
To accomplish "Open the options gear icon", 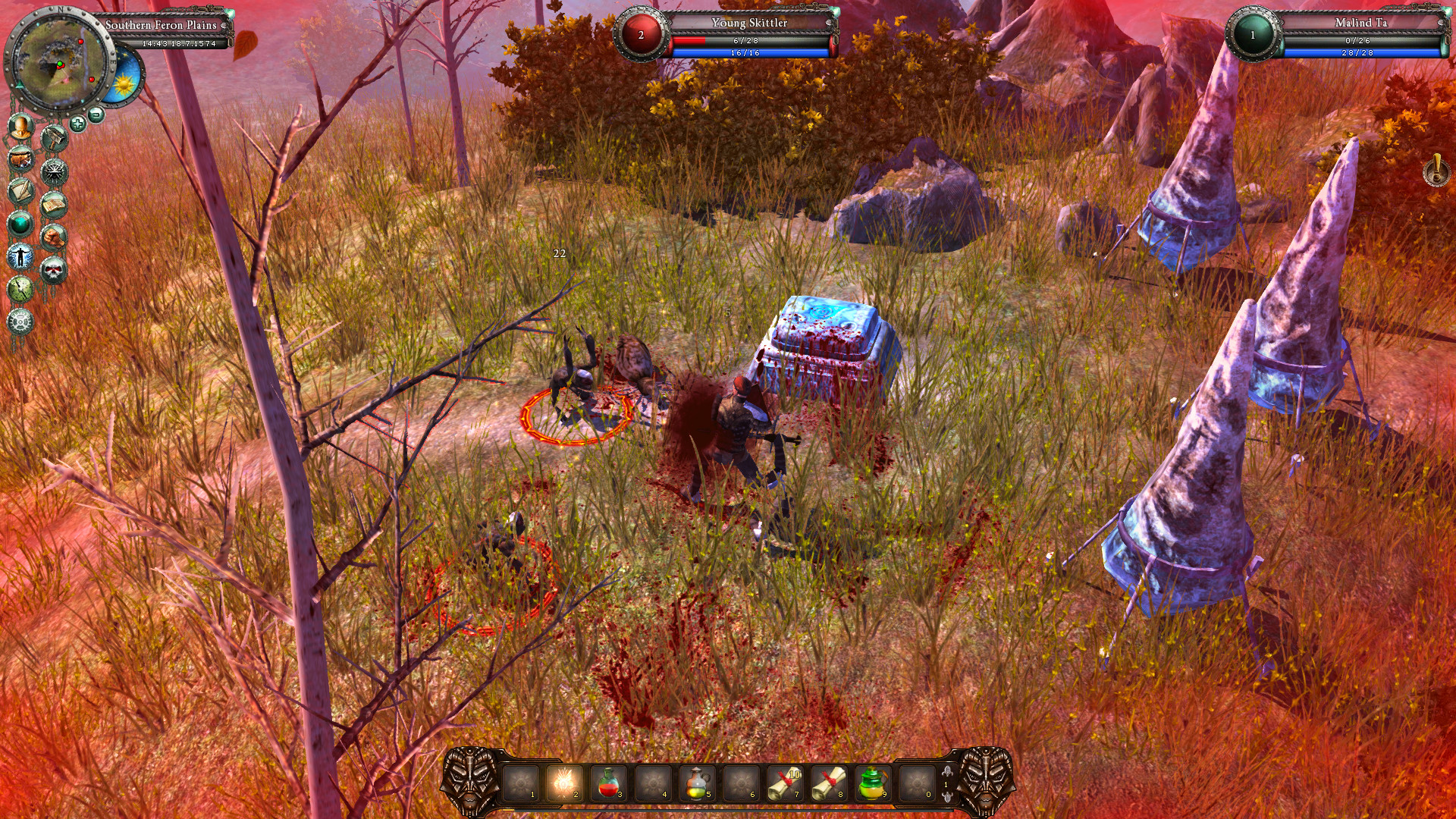I will click(20, 322).
